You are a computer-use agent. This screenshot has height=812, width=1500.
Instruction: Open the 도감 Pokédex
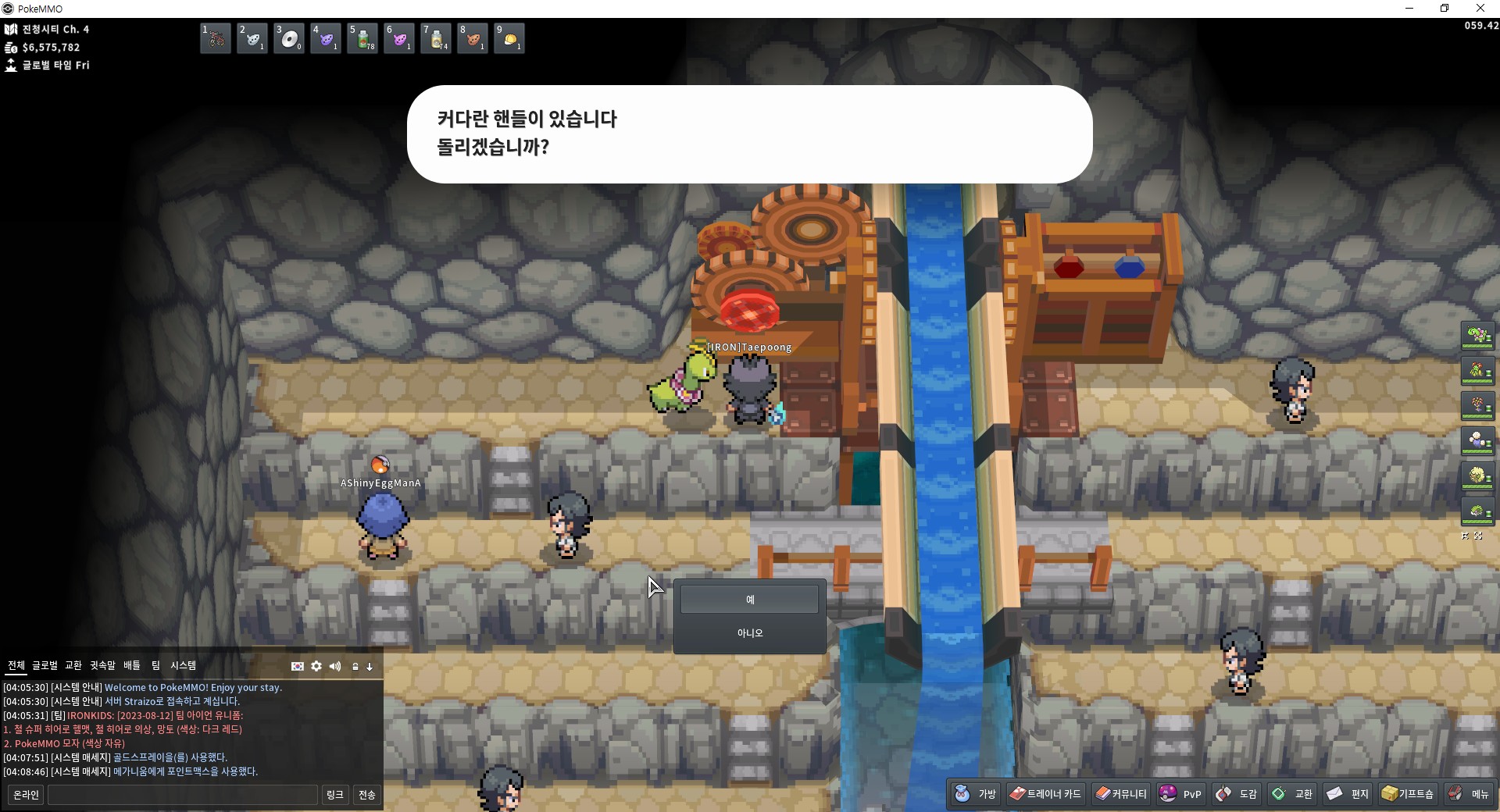click(1237, 794)
